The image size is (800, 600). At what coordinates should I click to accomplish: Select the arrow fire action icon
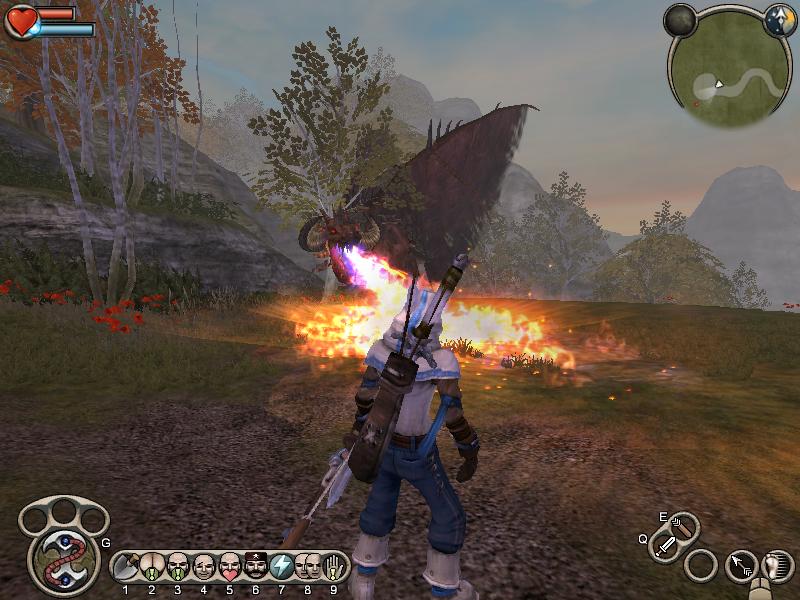740,566
